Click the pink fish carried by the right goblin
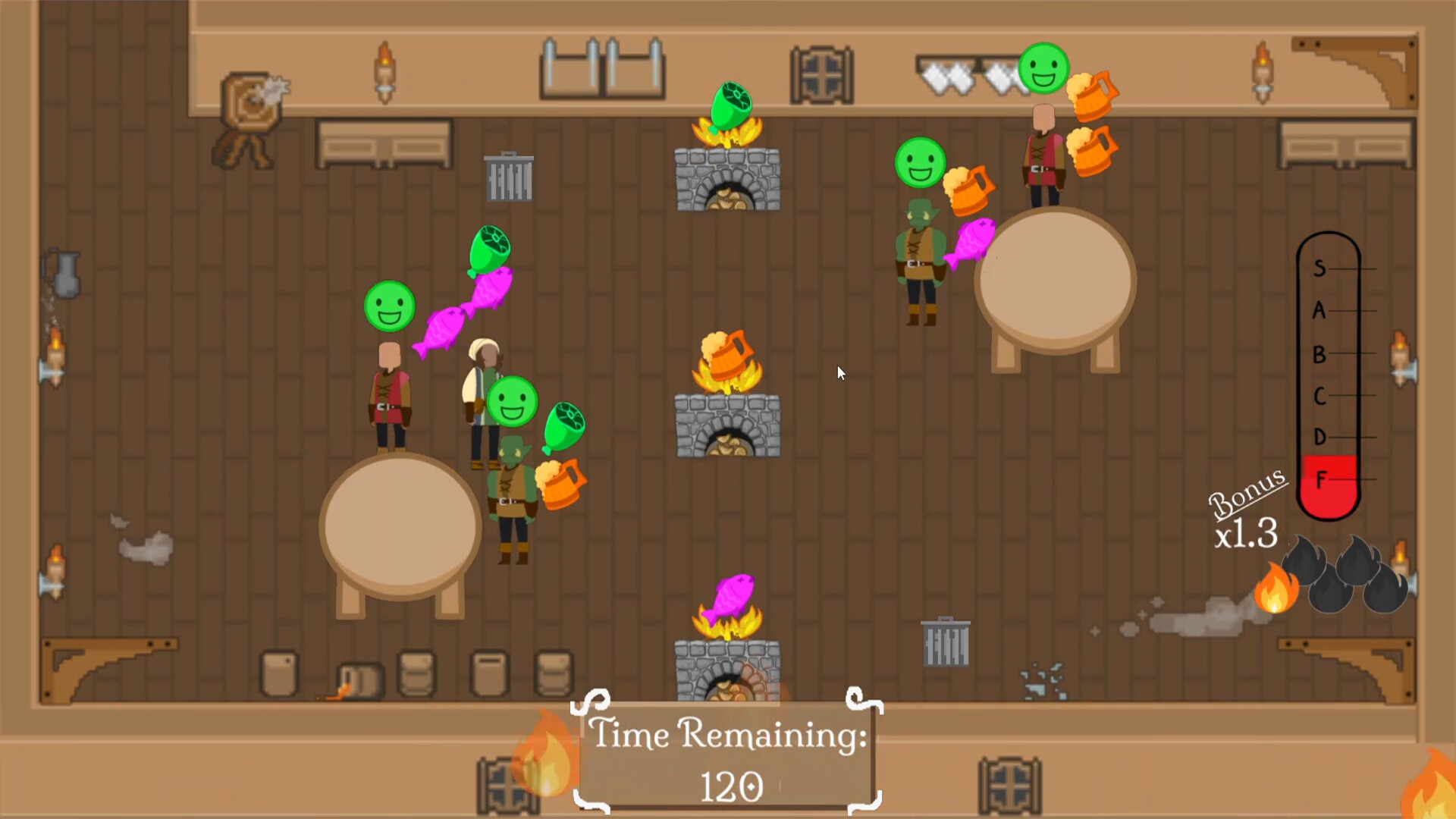The image size is (1456, 819). [x=973, y=243]
